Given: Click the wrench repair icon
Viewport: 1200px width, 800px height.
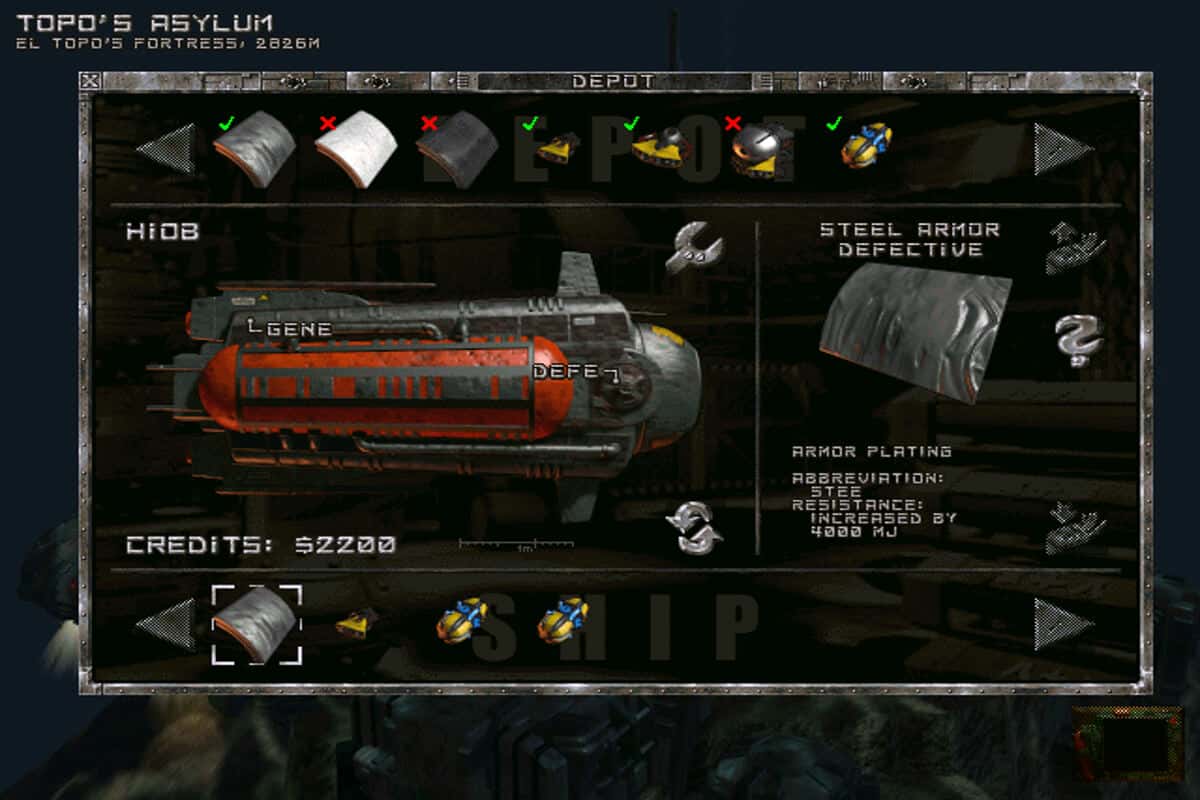Looking at the screenshot, I should [x=694, y=248].
